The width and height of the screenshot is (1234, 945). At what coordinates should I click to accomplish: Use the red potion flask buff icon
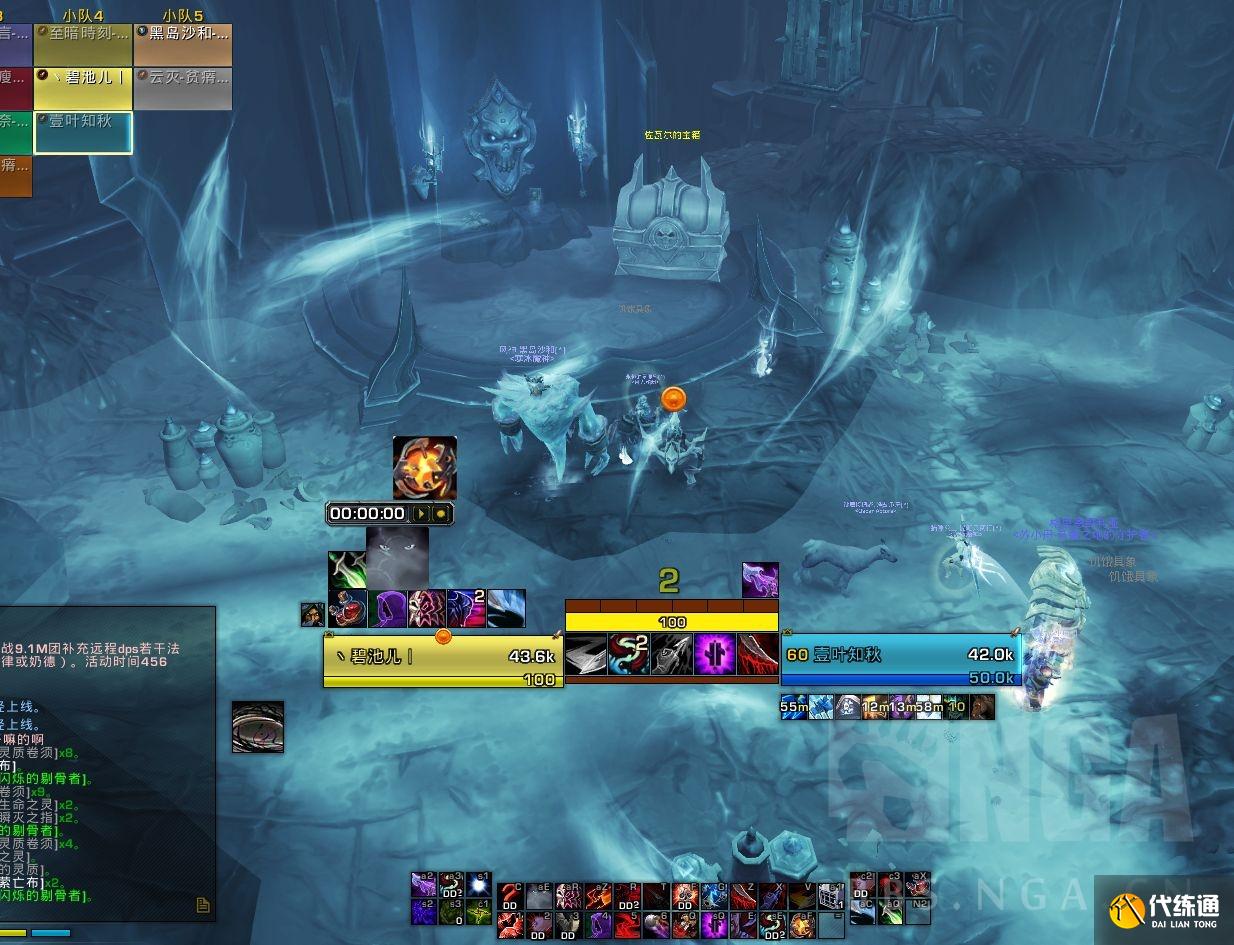coord(347,609)
